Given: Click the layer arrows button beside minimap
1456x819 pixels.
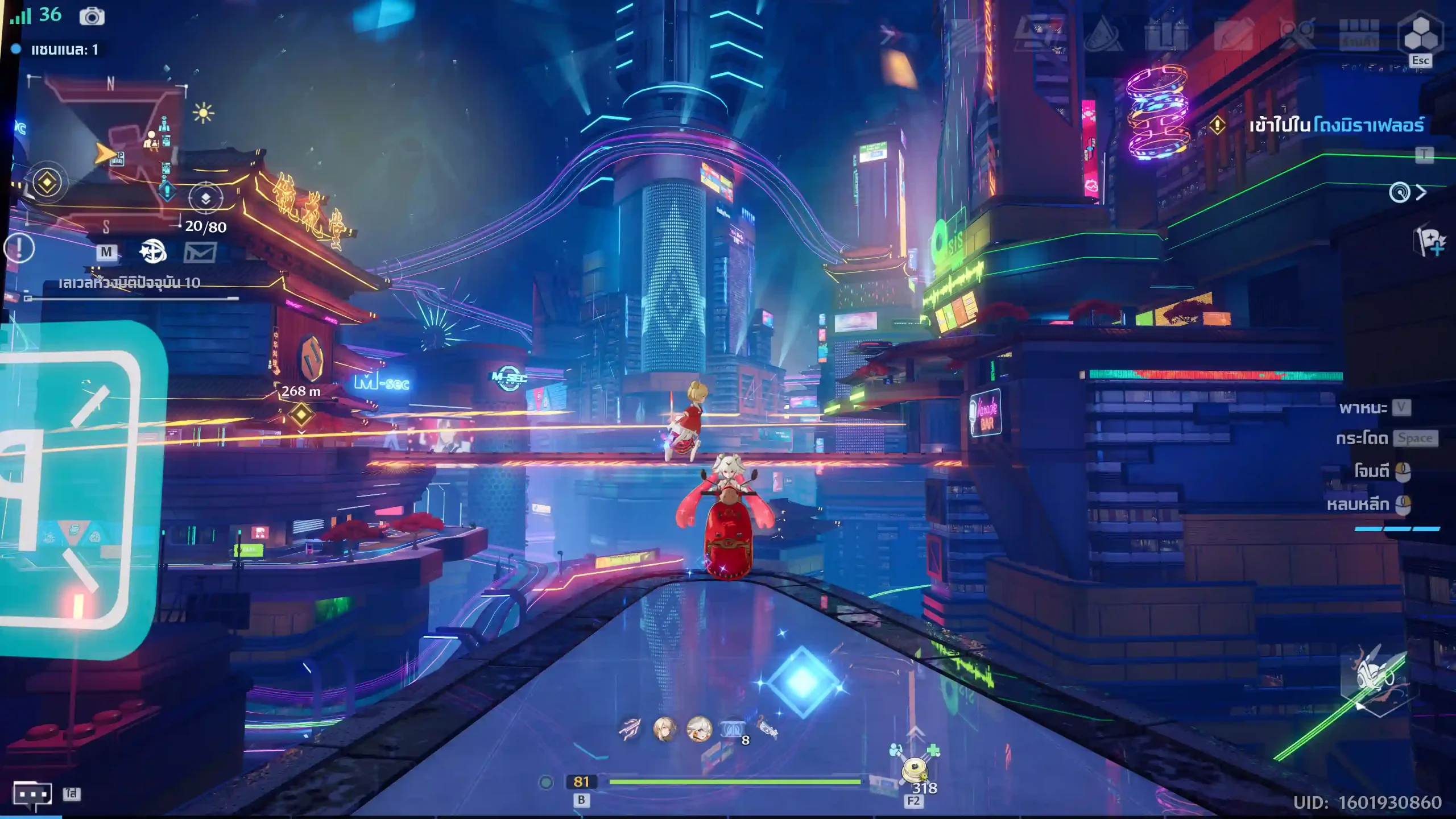Looking at the screenshot, I should (205, 198).
